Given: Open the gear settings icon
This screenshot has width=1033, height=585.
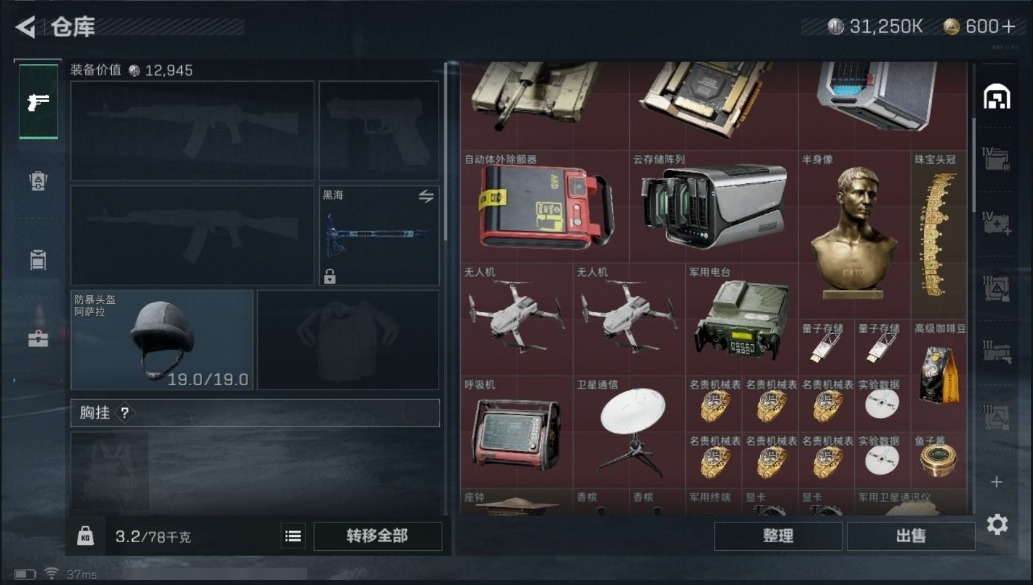Looking at the screenshot, I should pos(996,524).
